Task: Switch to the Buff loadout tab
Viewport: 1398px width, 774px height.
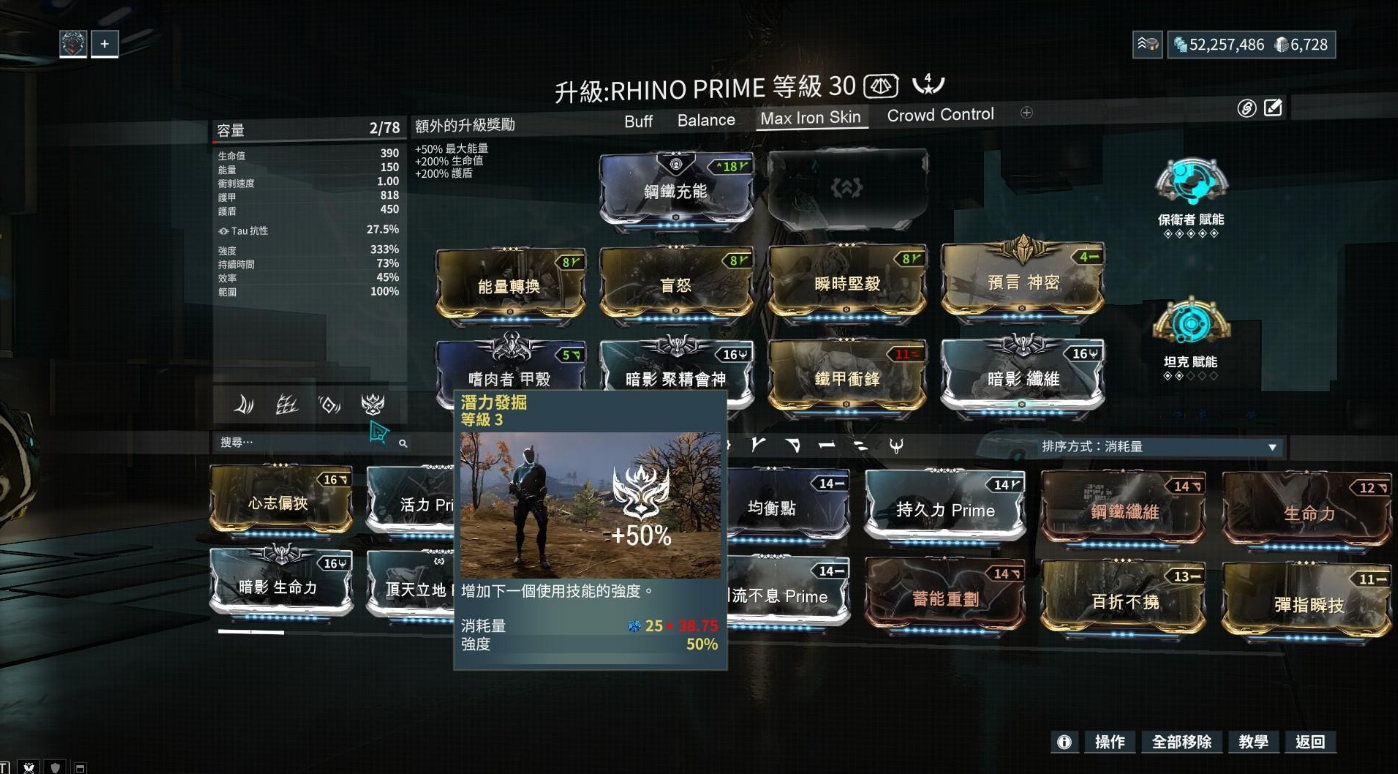Action: 638,120
